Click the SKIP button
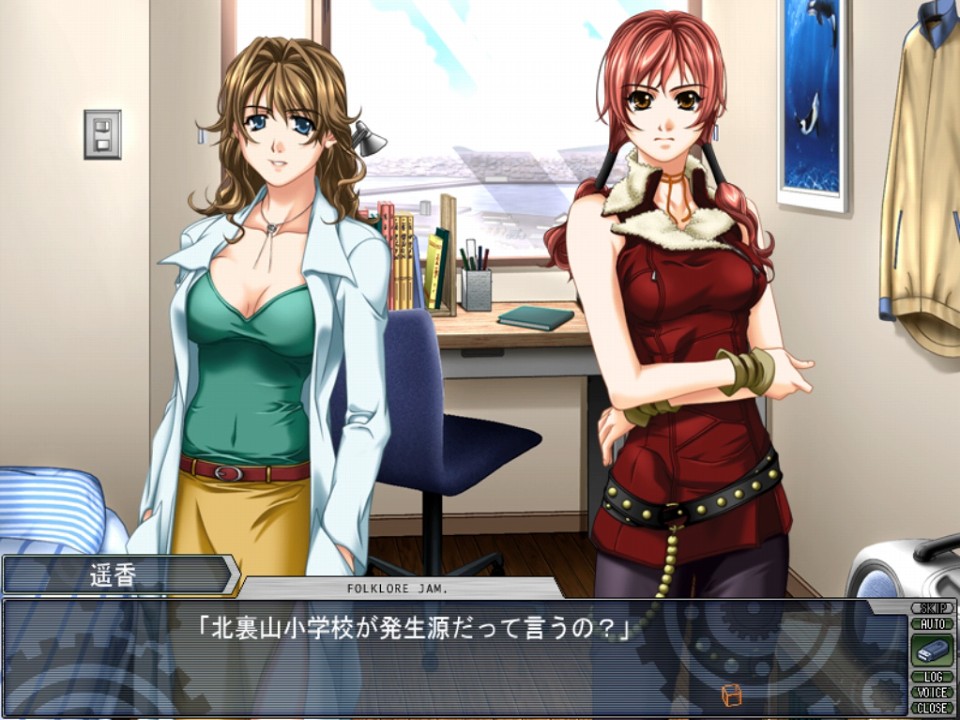 pyautogui.click(x=931, y=608)
